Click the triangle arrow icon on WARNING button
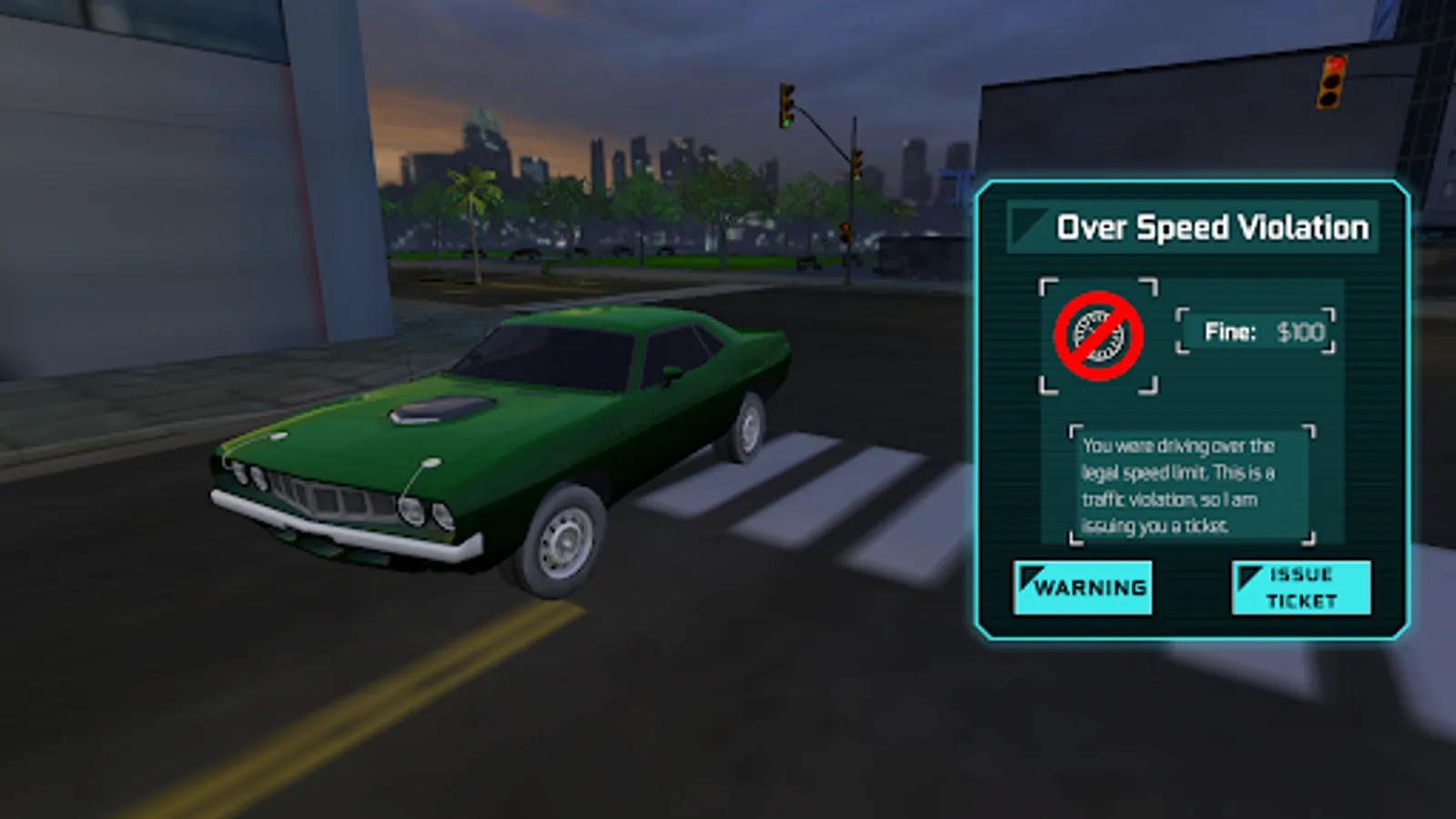 [x=1031, y=576]
